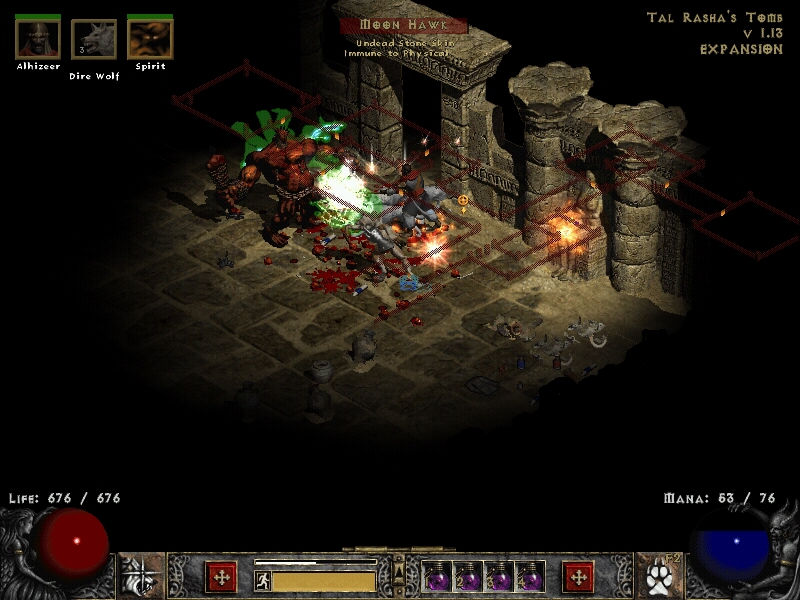This screenshot has width=800, height=600.
Task: Select the Alhizeer mercenary portrait
Action: 39,39
